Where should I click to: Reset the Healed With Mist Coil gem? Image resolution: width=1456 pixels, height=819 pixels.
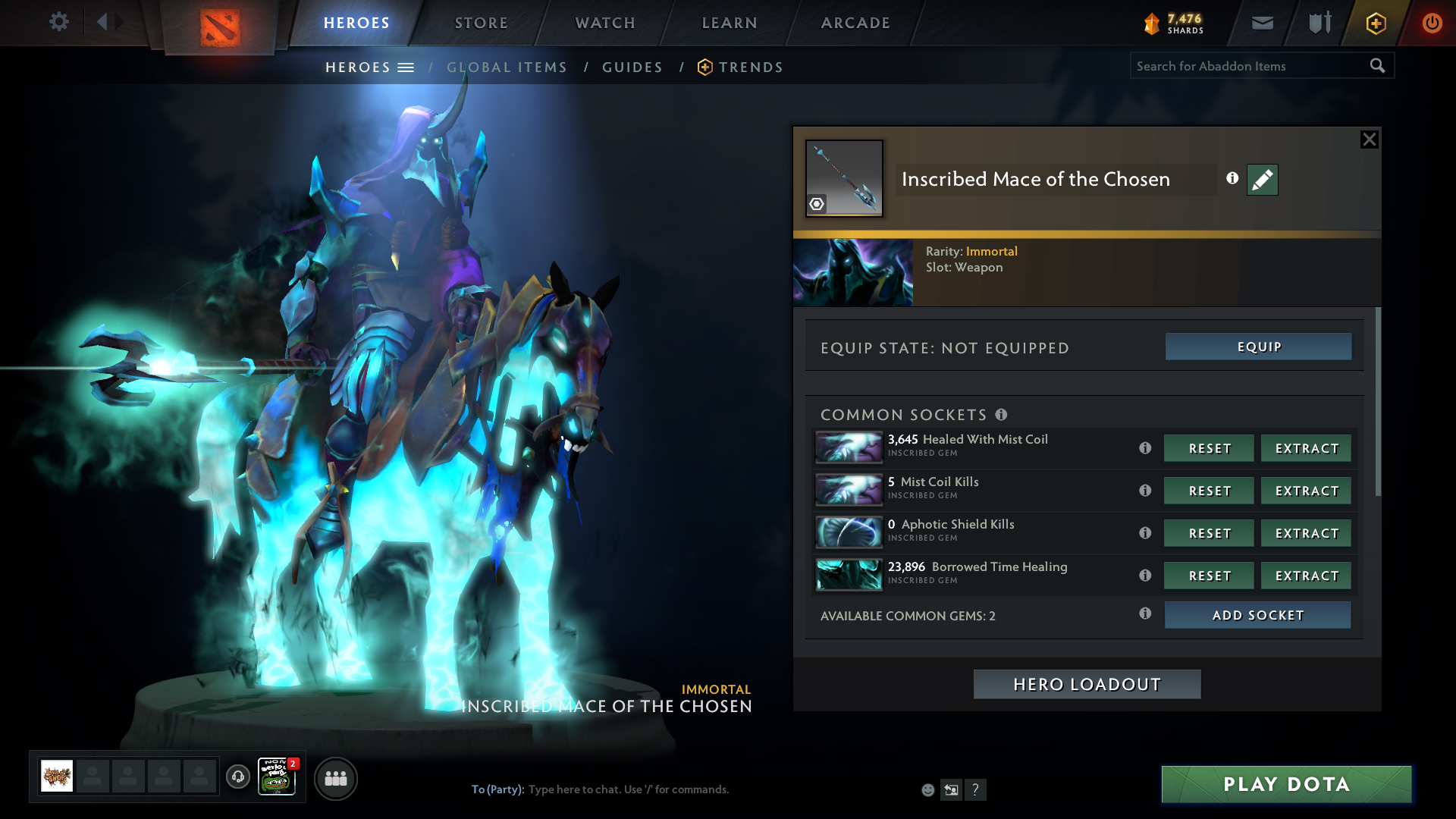[1209, 448]
